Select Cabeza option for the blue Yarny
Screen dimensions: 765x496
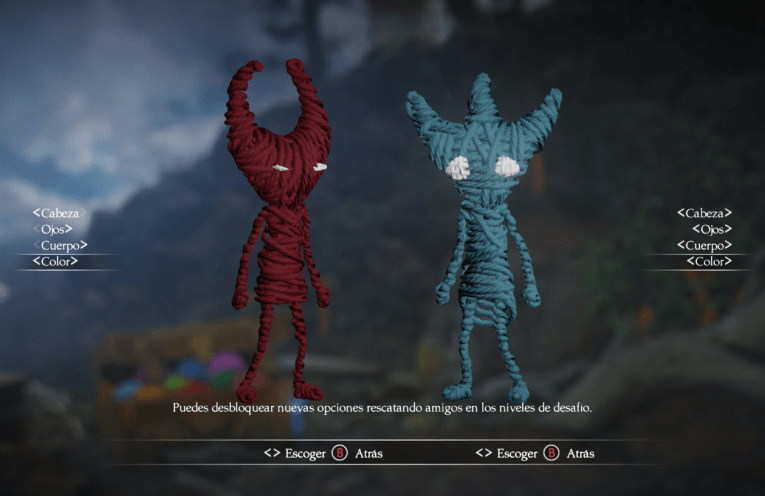(704, 213)
